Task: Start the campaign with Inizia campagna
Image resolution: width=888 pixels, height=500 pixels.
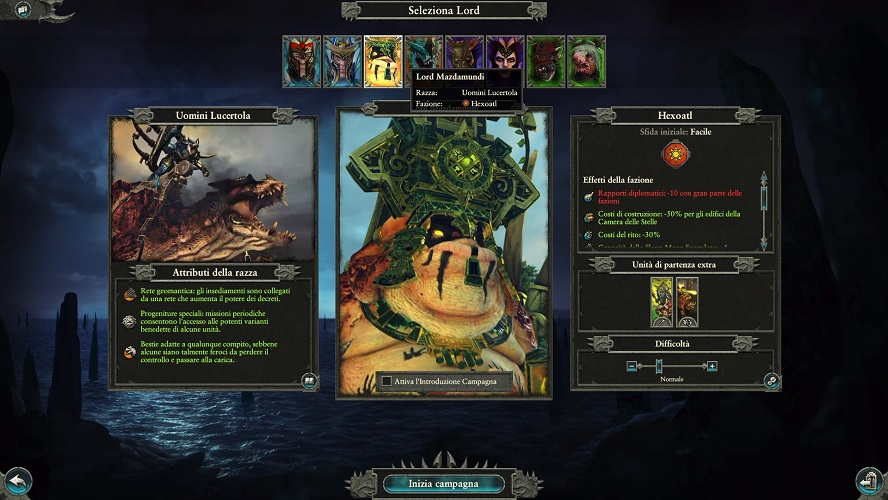Action: pyautogui.click(x=443, y=484)
